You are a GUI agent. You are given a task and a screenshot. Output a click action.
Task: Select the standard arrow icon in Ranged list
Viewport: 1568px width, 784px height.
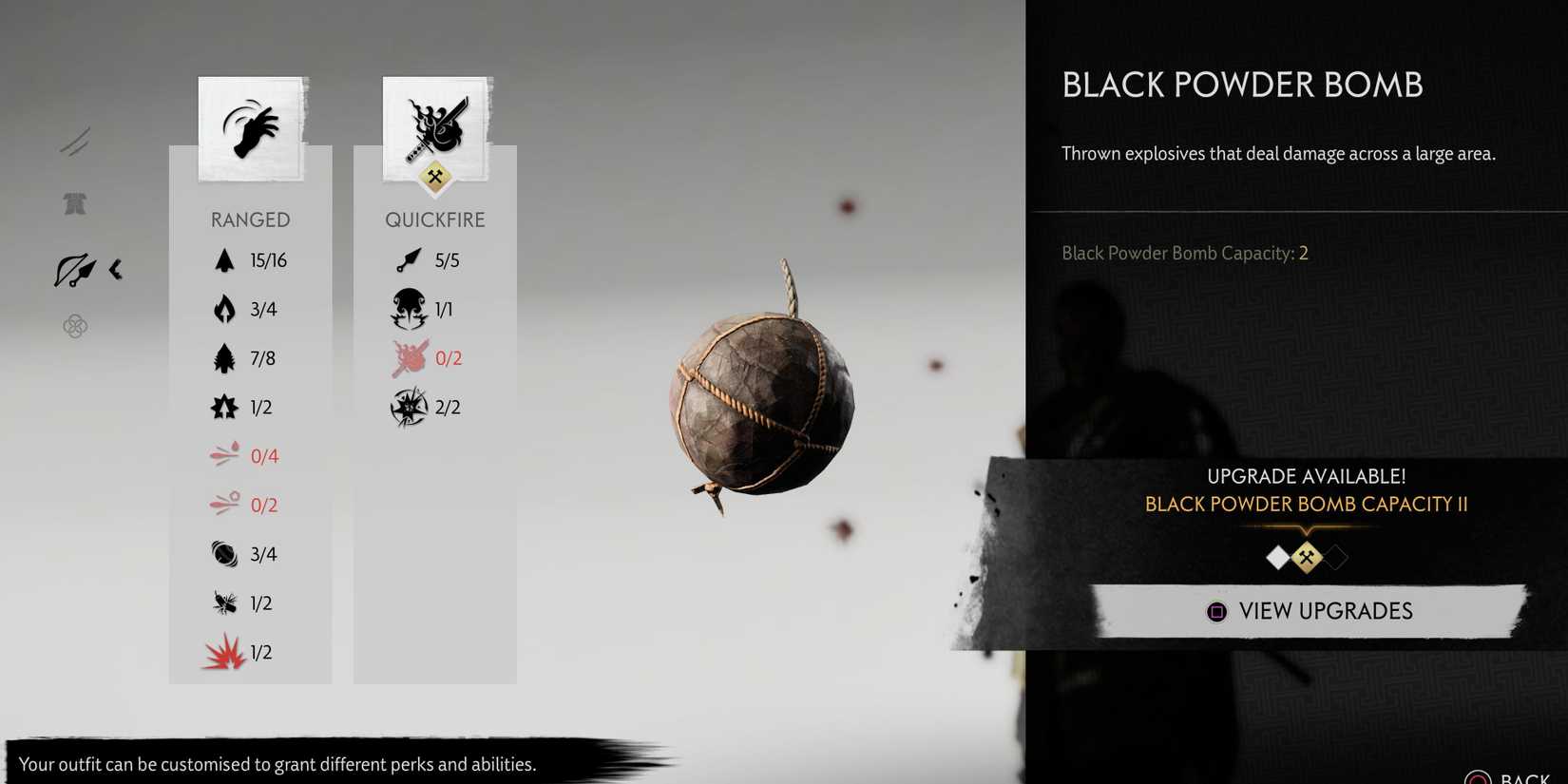click(x=224, y=259)
